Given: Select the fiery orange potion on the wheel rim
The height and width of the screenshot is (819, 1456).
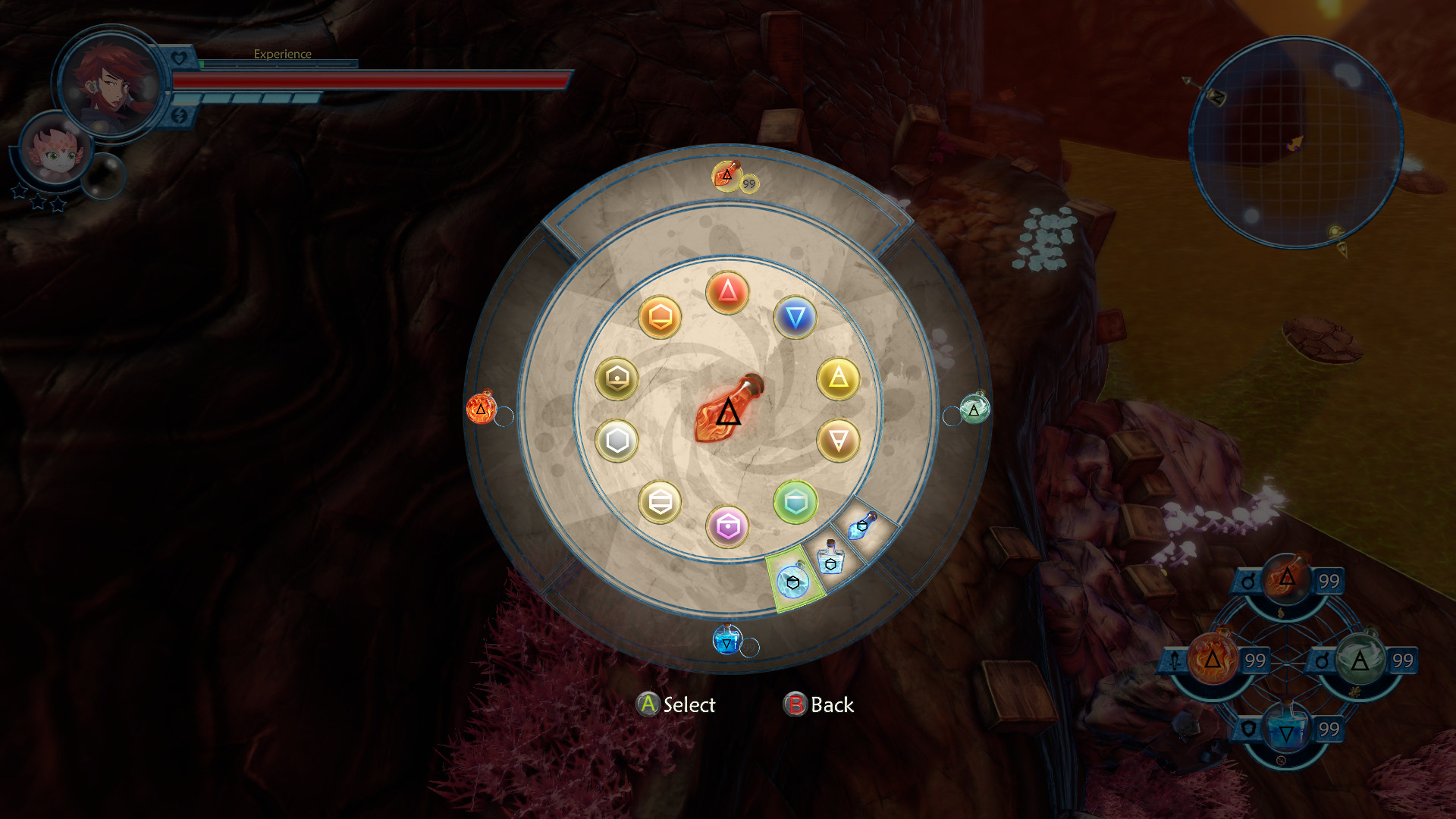Looking at the screenshot, I should [x=481, y=408].
